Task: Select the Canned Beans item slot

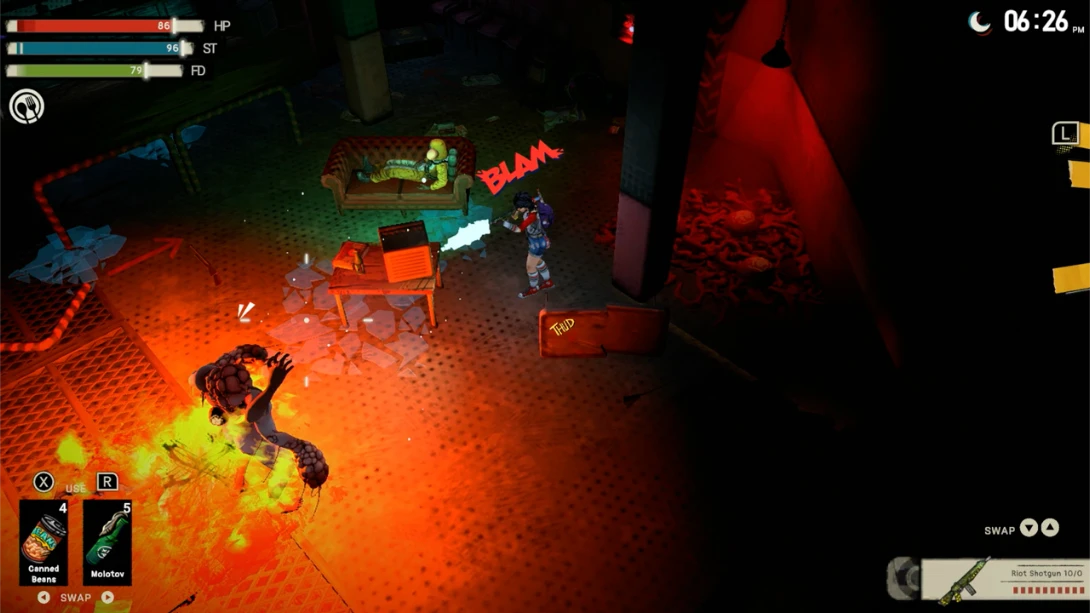Action: point(44,542)
